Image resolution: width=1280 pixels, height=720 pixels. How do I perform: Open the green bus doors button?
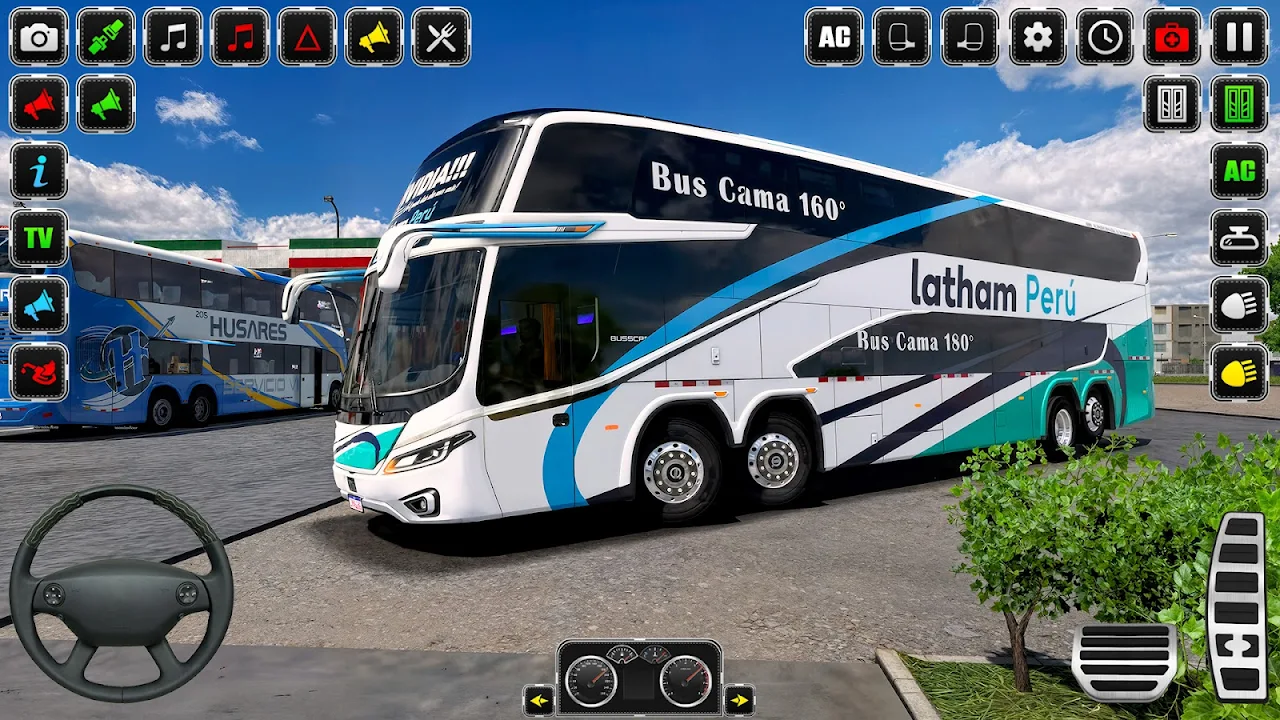1239,104
